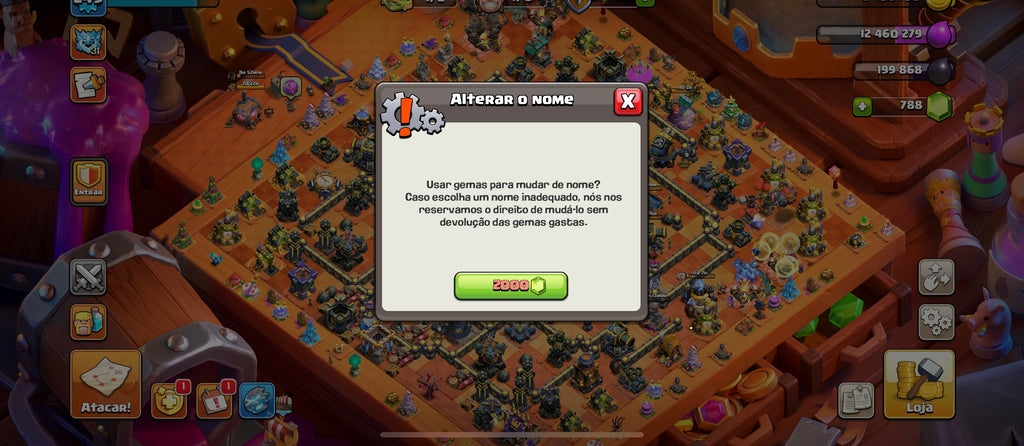
Task: Open the Loja shop
Action: (x=919, y=385)
